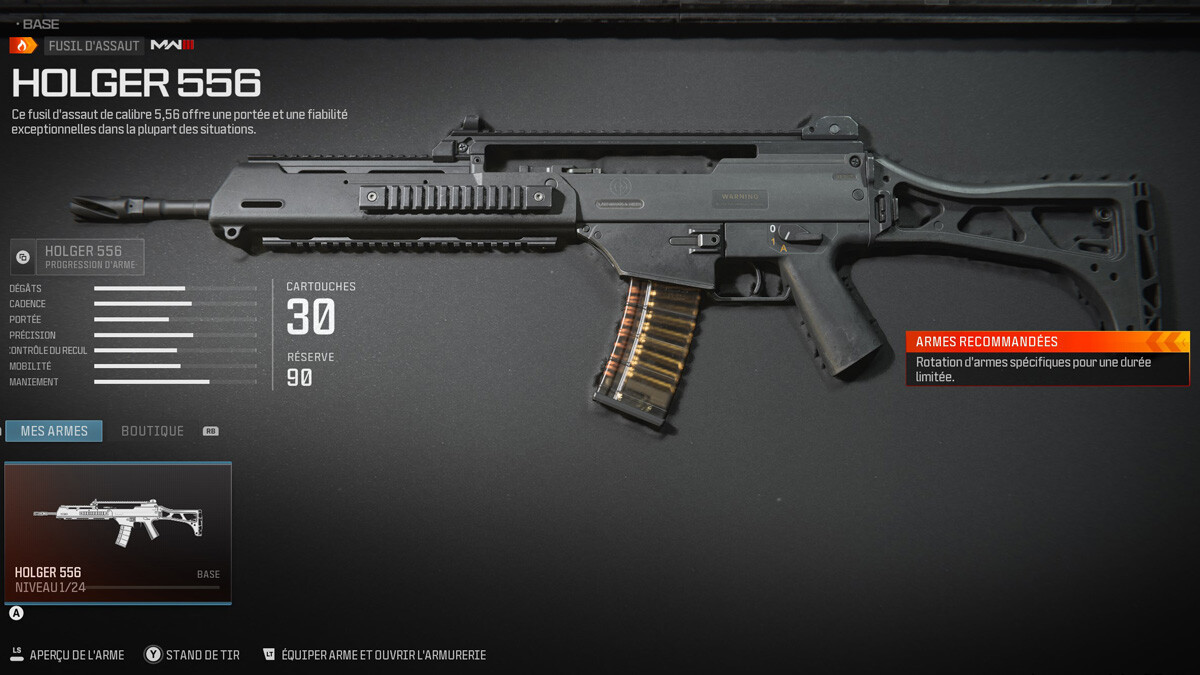Select the Holger 556 base weapon card
Viewport: 1200px width, 675px height.
(x=118, y=532)
